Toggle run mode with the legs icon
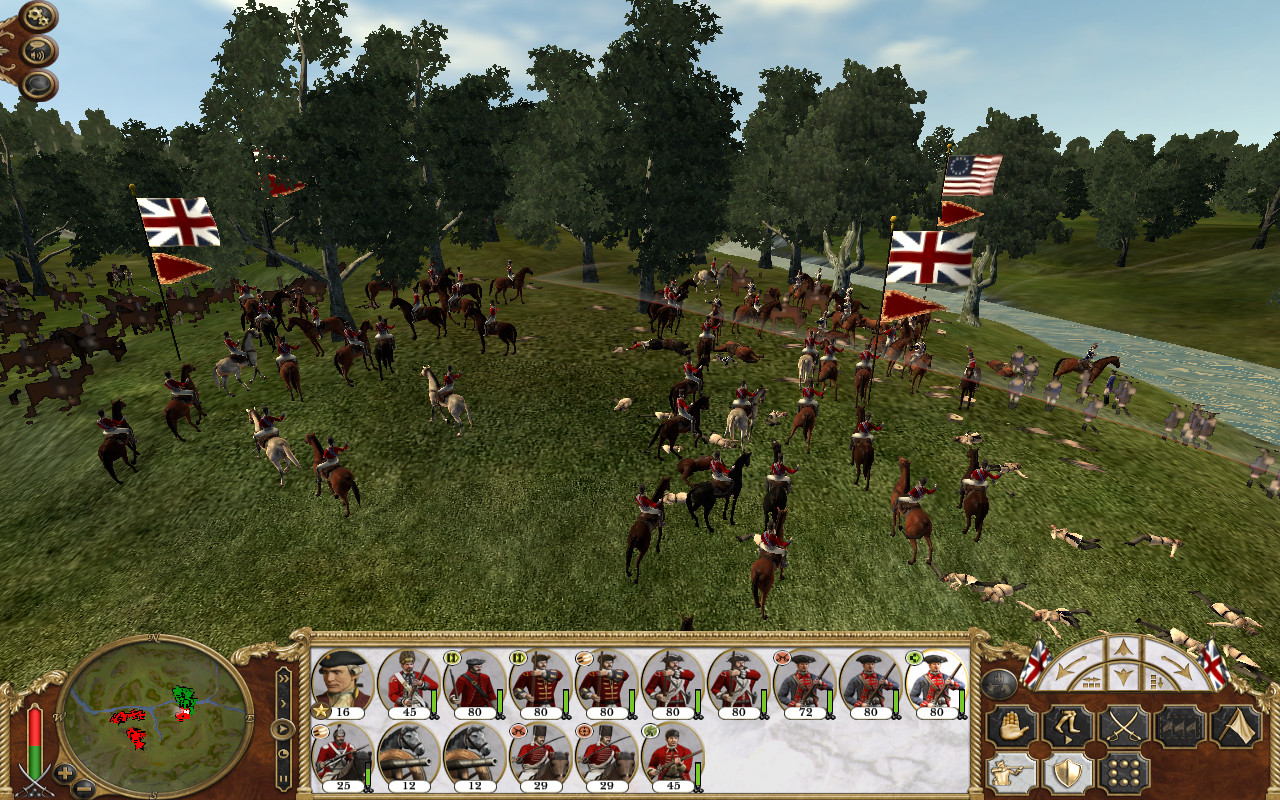This screenshot has height=800, width=1280. pyautogui.click(x=1067, y=725)
